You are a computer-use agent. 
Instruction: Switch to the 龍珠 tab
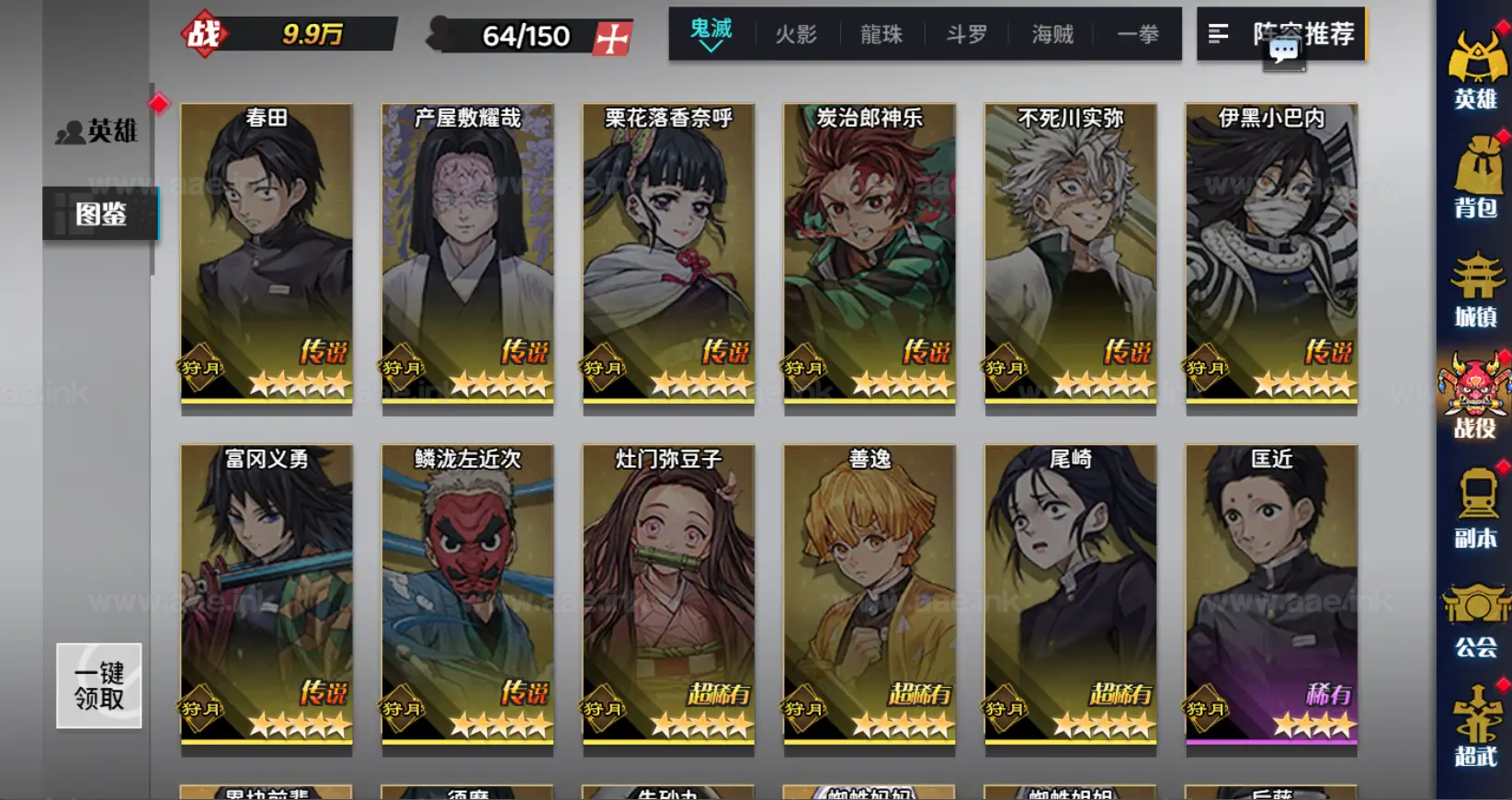click(x=881, y=33)
